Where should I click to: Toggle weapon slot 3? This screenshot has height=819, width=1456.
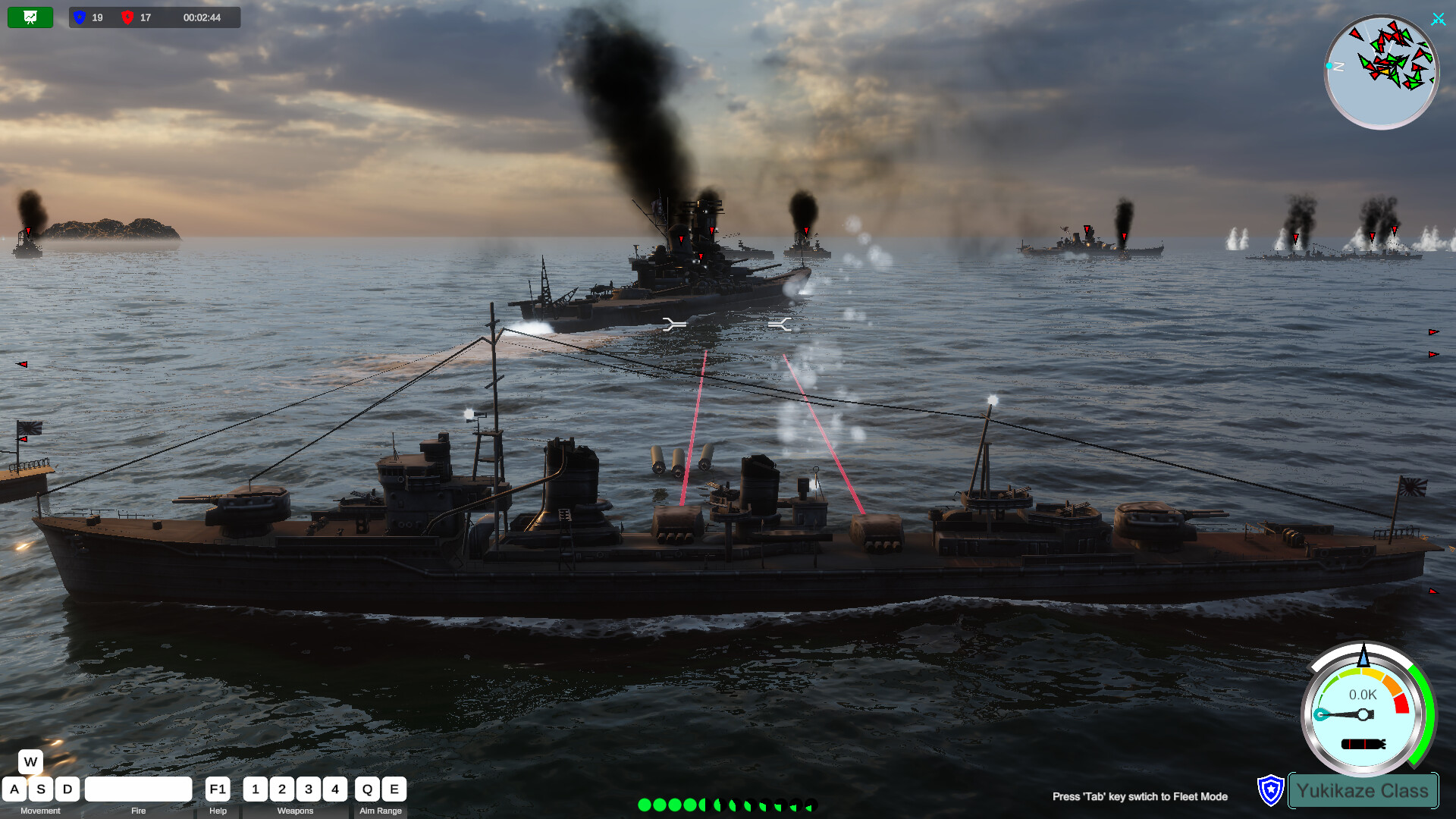[308, 789]
